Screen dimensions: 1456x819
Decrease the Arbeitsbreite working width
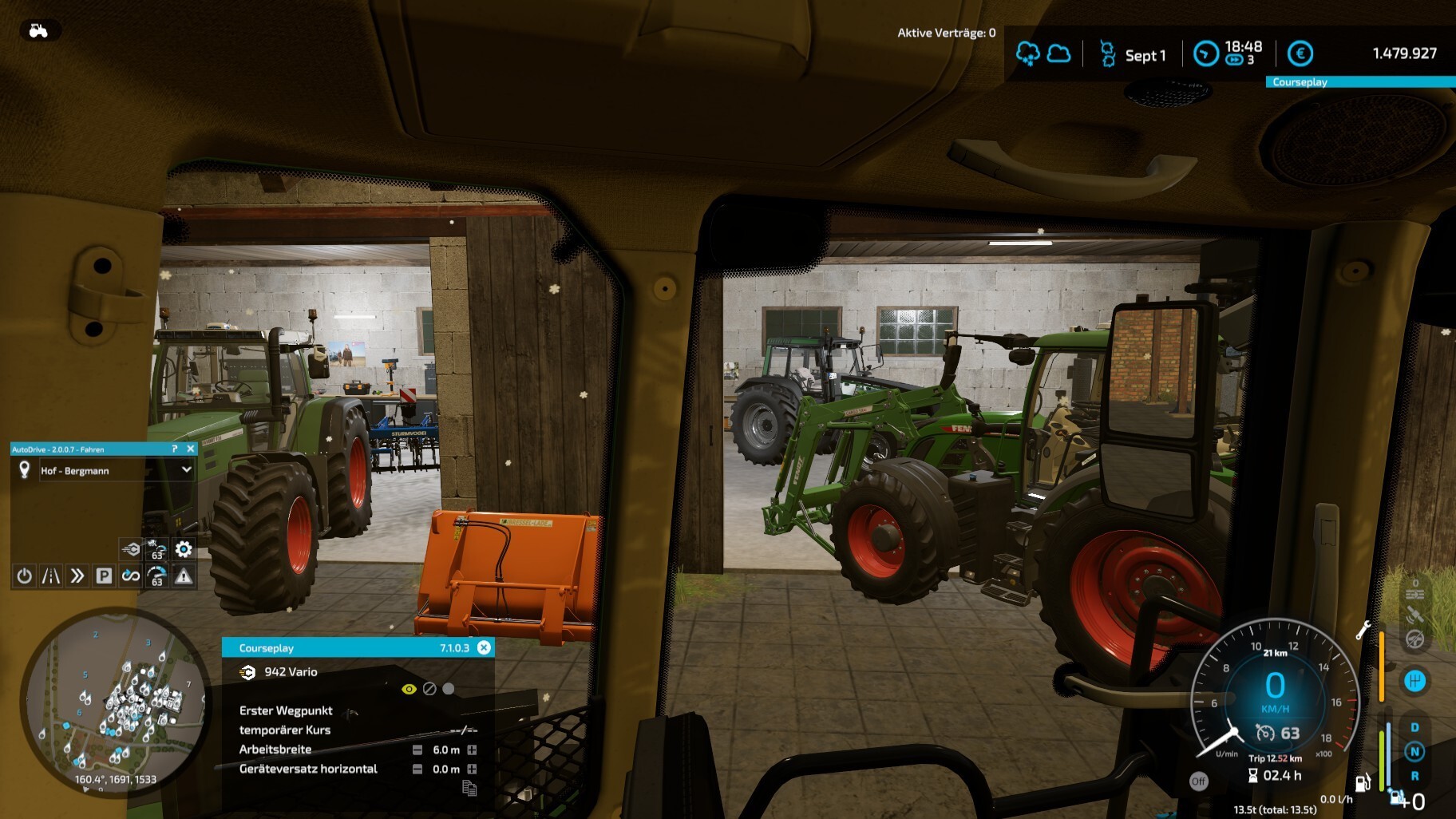click(x=417, y=750)
